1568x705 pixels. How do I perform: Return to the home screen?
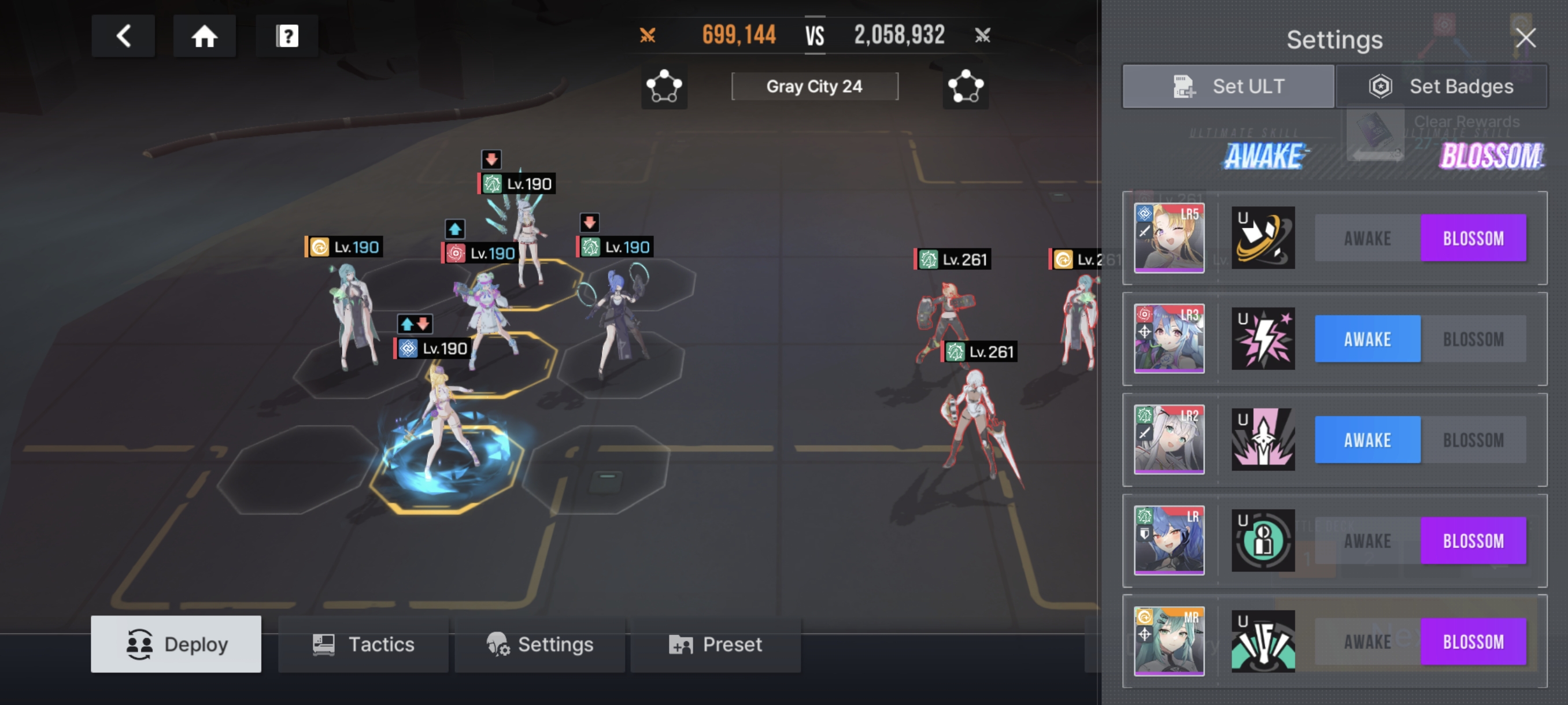205,36
